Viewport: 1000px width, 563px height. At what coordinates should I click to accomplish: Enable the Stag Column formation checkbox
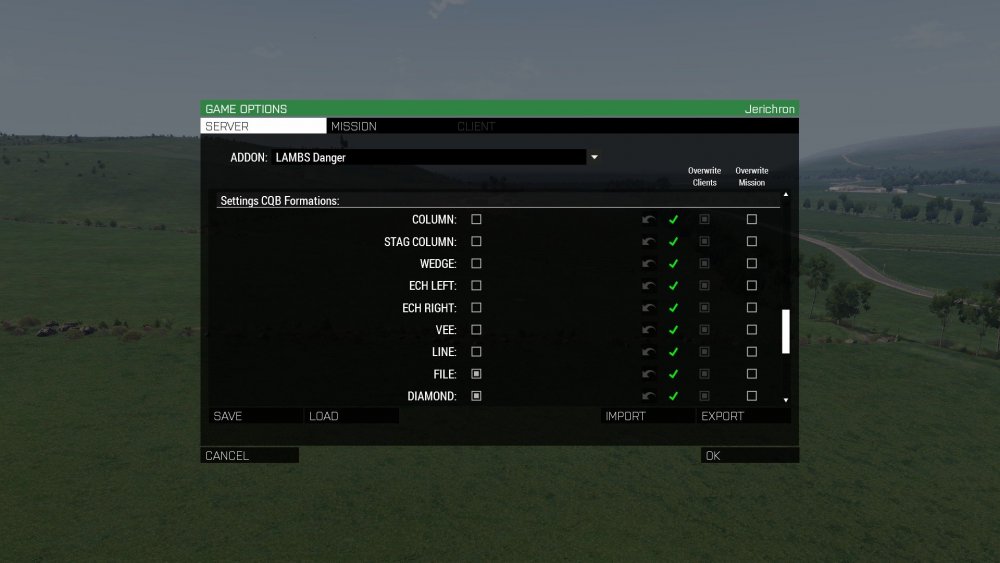click(476, 241)
